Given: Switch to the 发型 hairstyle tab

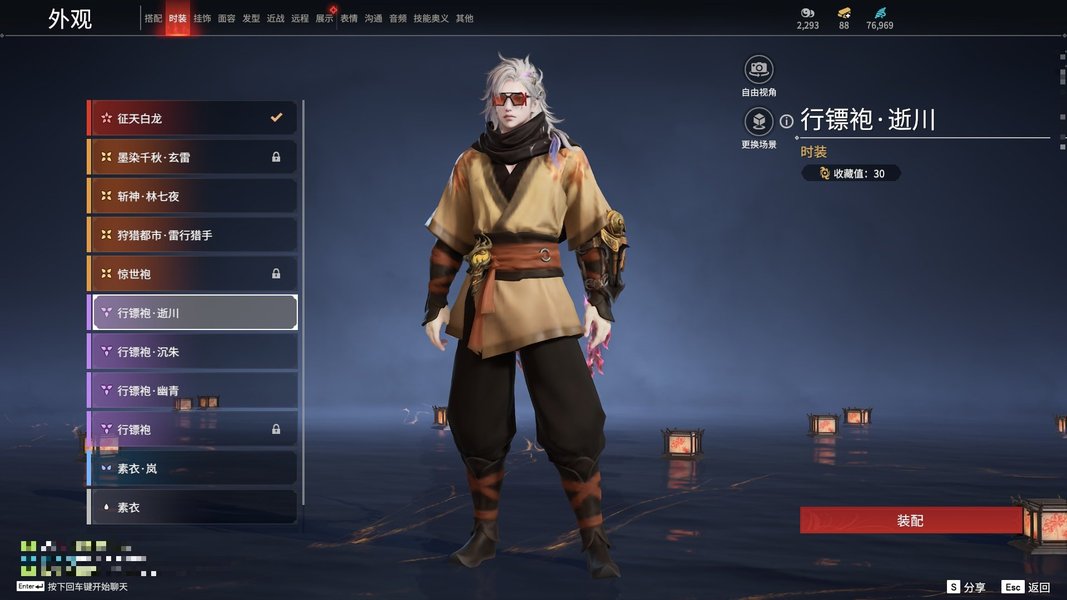Looking at the screenshot, I should [251, 19].
